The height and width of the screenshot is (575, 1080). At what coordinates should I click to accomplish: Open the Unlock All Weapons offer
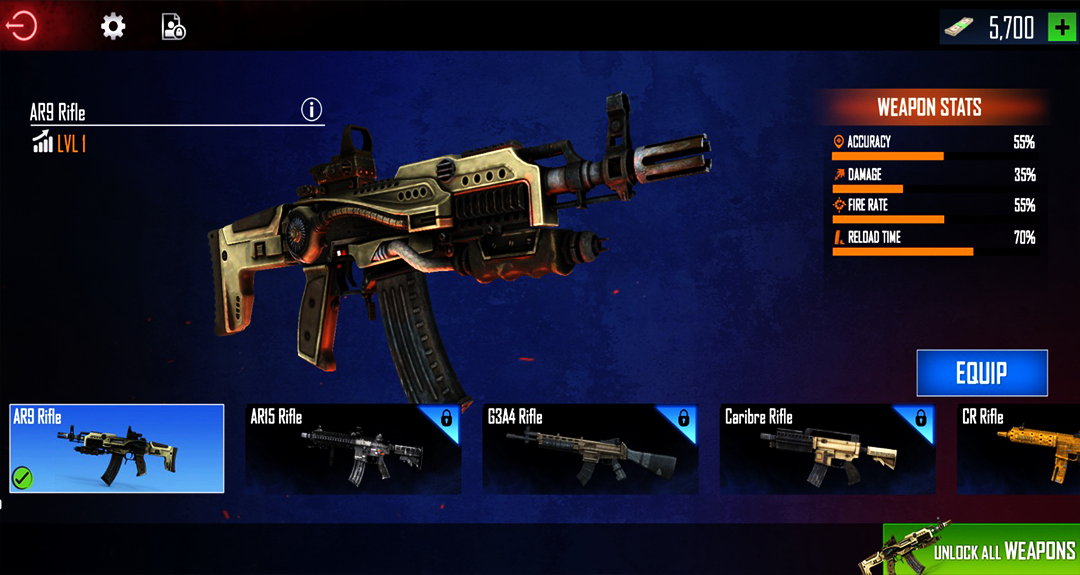(x=983, y=549)
